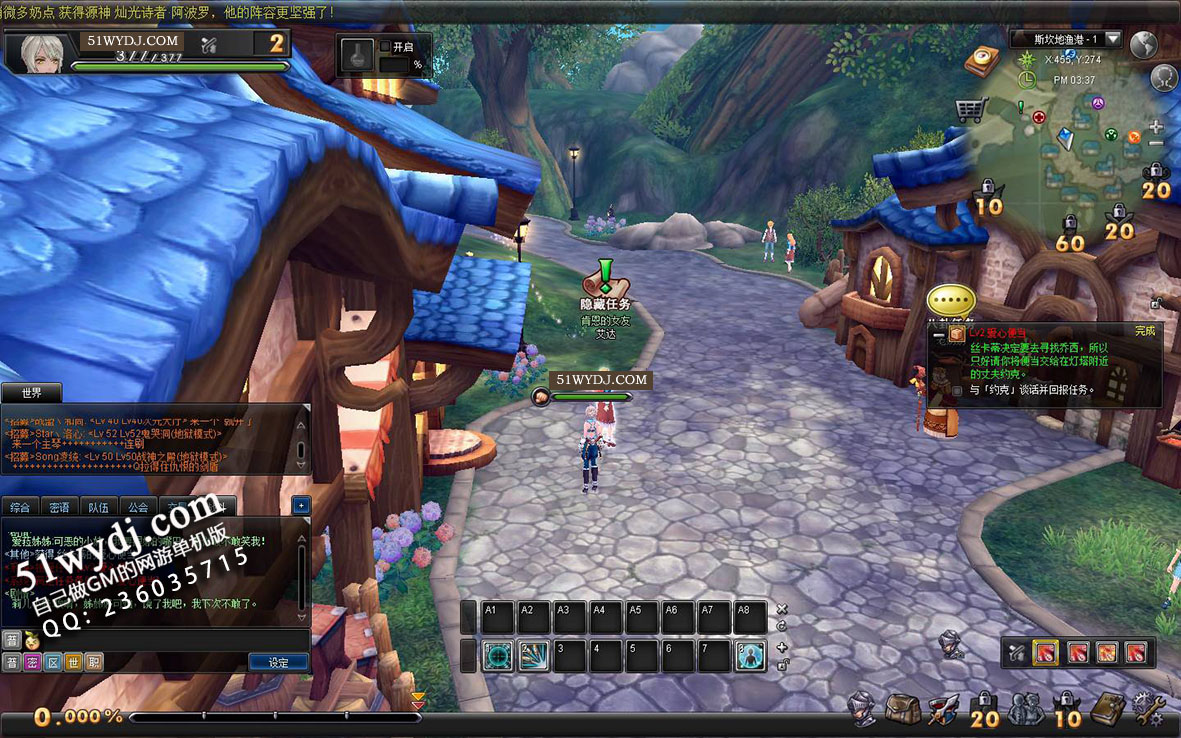
Task: Select the 世界 chat tab
Action: [x=31, y=392]
